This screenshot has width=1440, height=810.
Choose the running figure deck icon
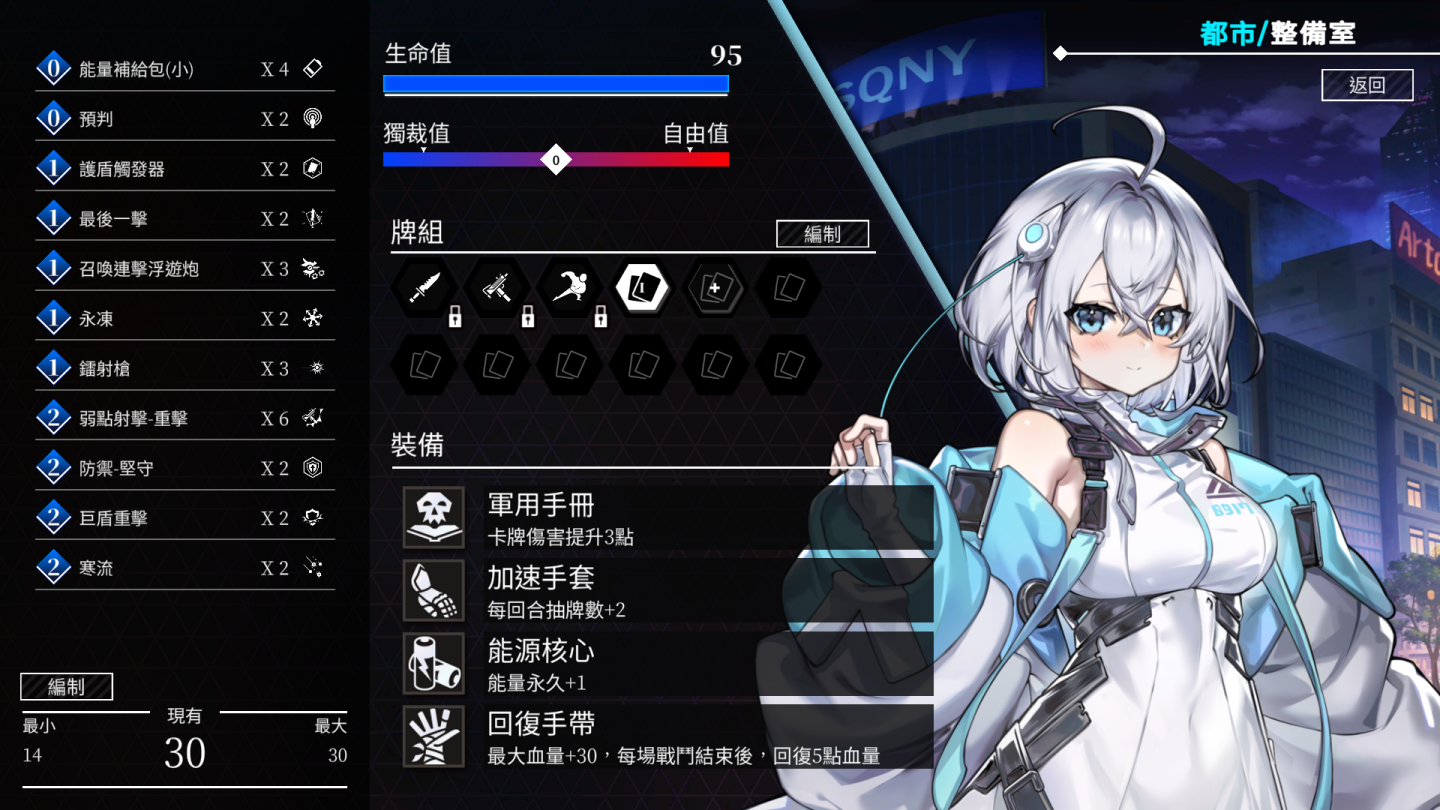point(570,288)
